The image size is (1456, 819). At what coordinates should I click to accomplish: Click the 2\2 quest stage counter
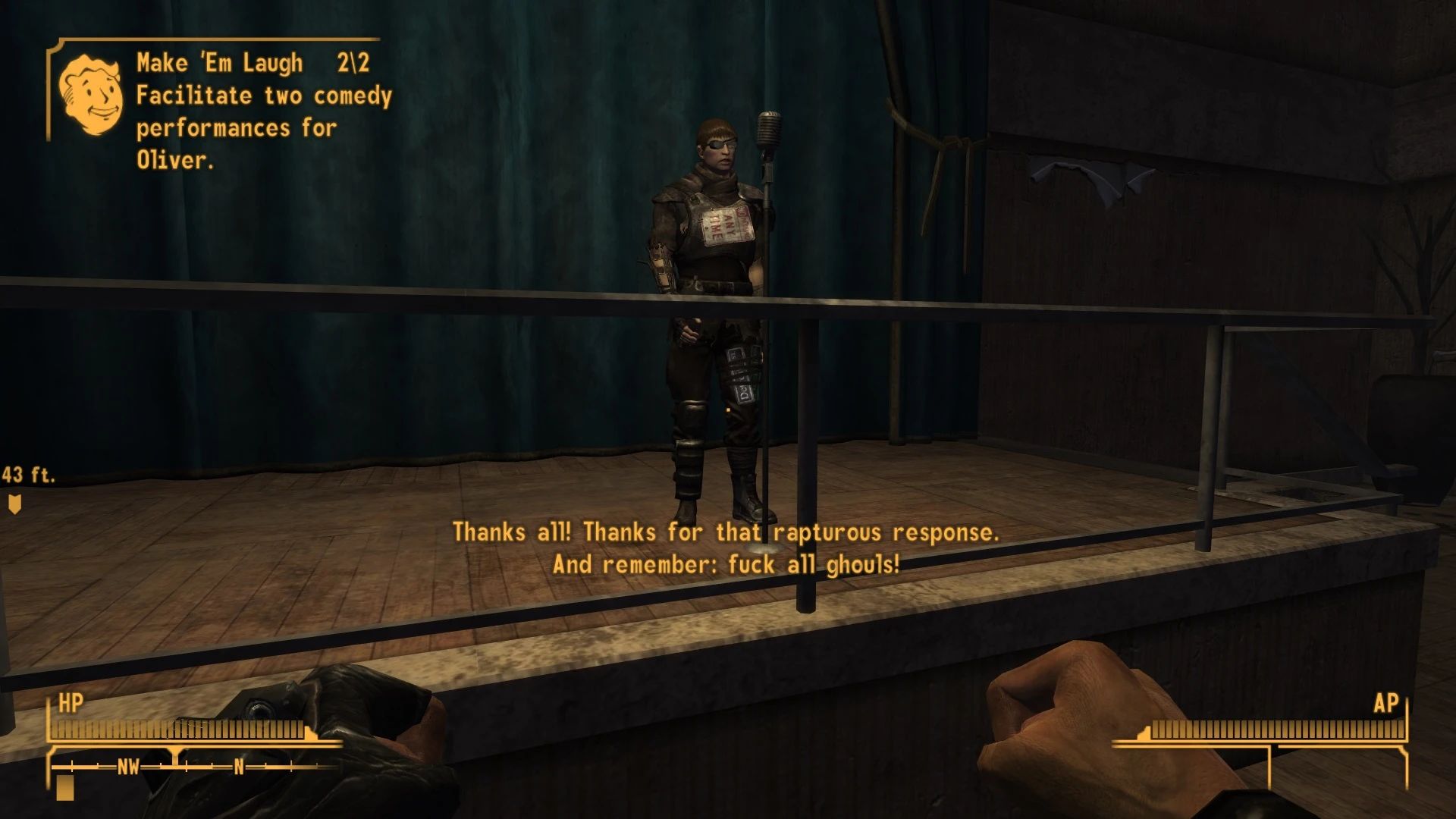[x=353, y=62]
